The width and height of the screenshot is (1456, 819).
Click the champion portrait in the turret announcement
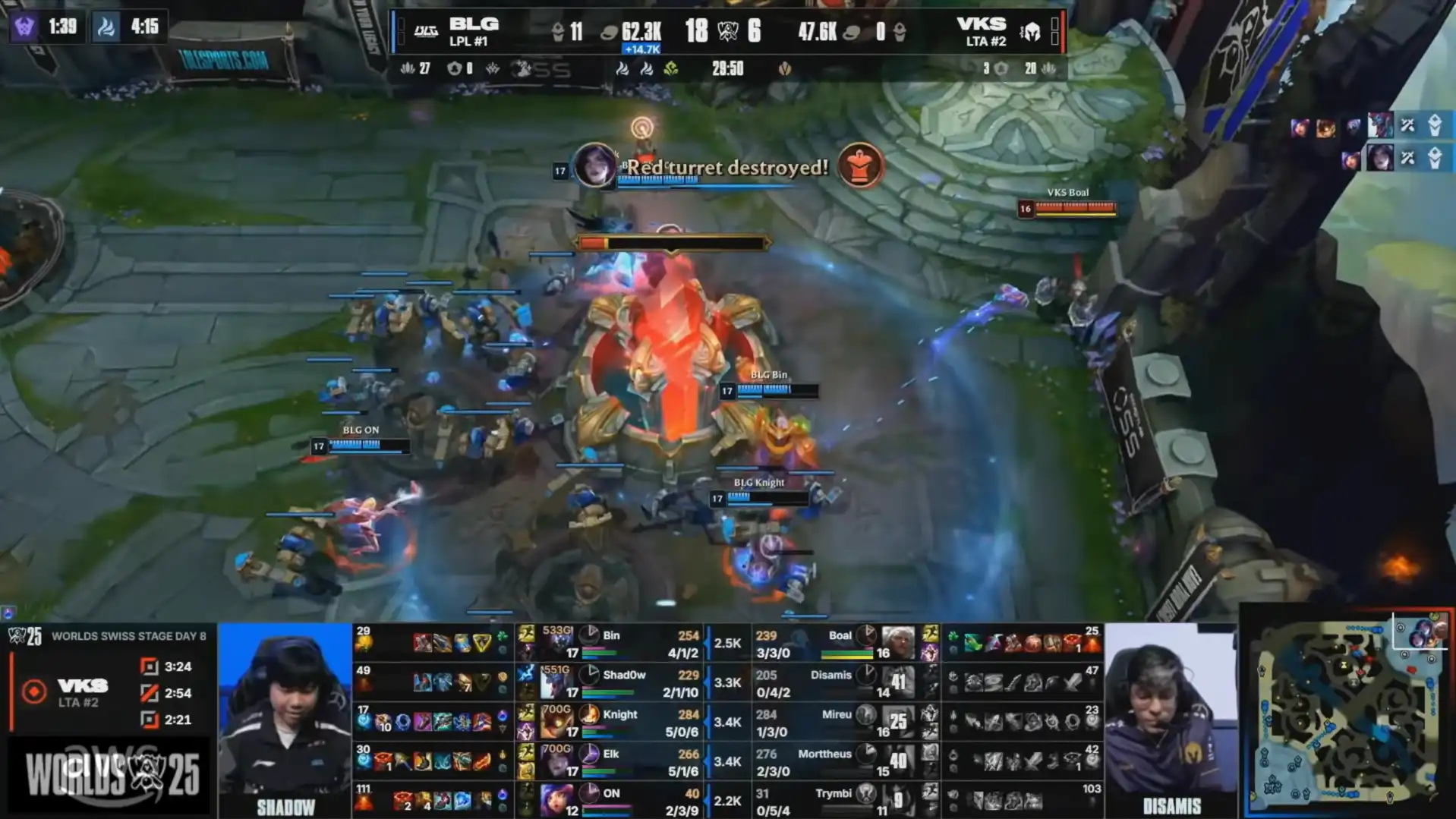pyautogui.click(x=594, y=165)
